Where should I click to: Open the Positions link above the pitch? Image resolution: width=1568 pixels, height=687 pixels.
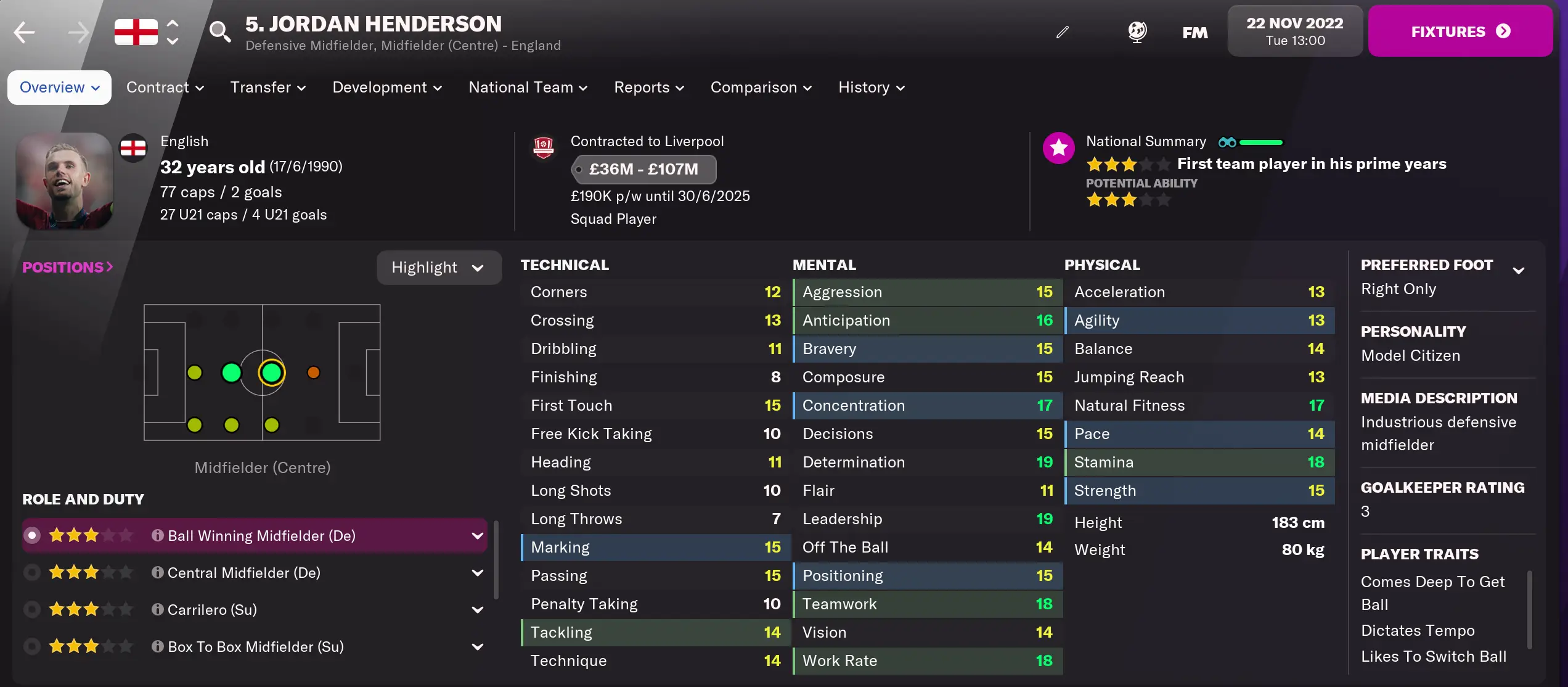[x=67, y=266]
